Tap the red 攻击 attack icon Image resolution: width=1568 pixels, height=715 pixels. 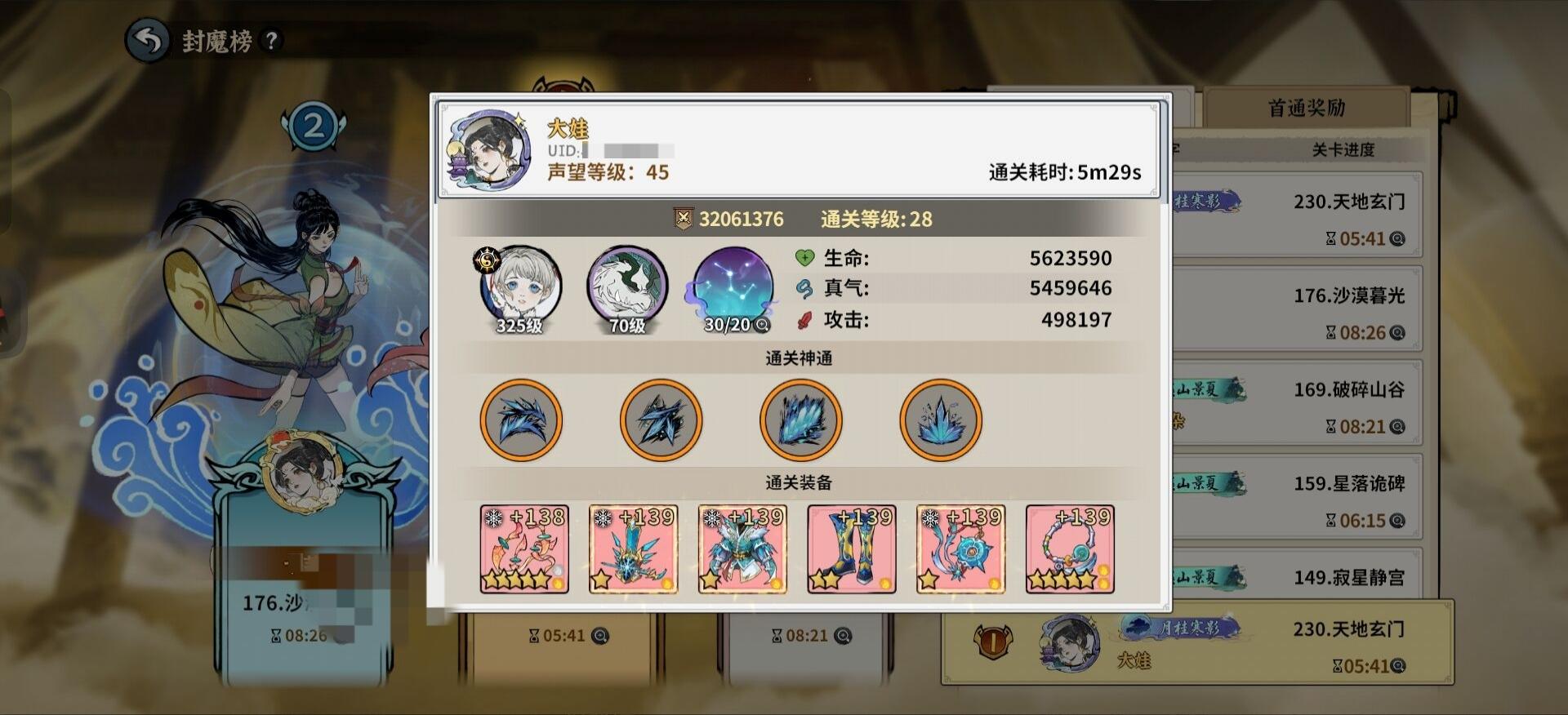pos(804,320)
